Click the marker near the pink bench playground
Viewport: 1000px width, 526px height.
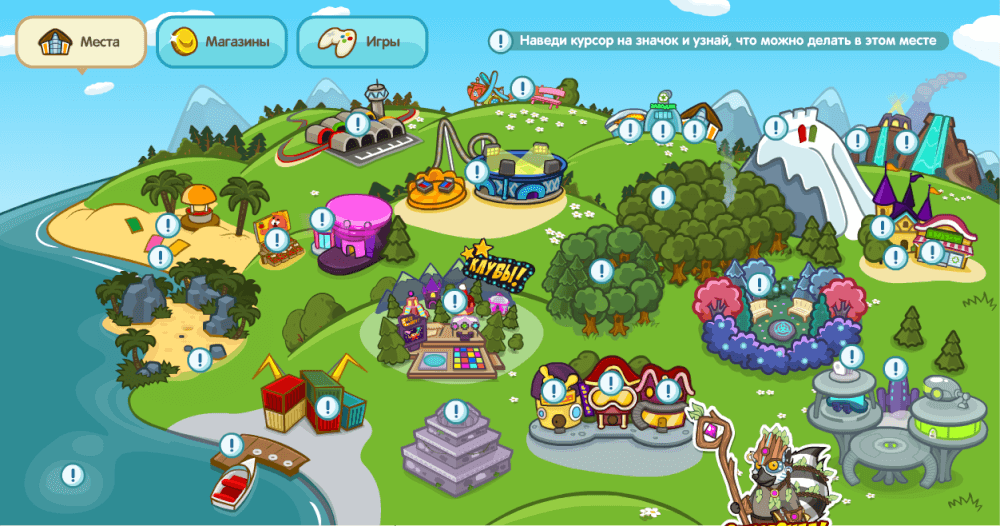[x=521, y=88]
